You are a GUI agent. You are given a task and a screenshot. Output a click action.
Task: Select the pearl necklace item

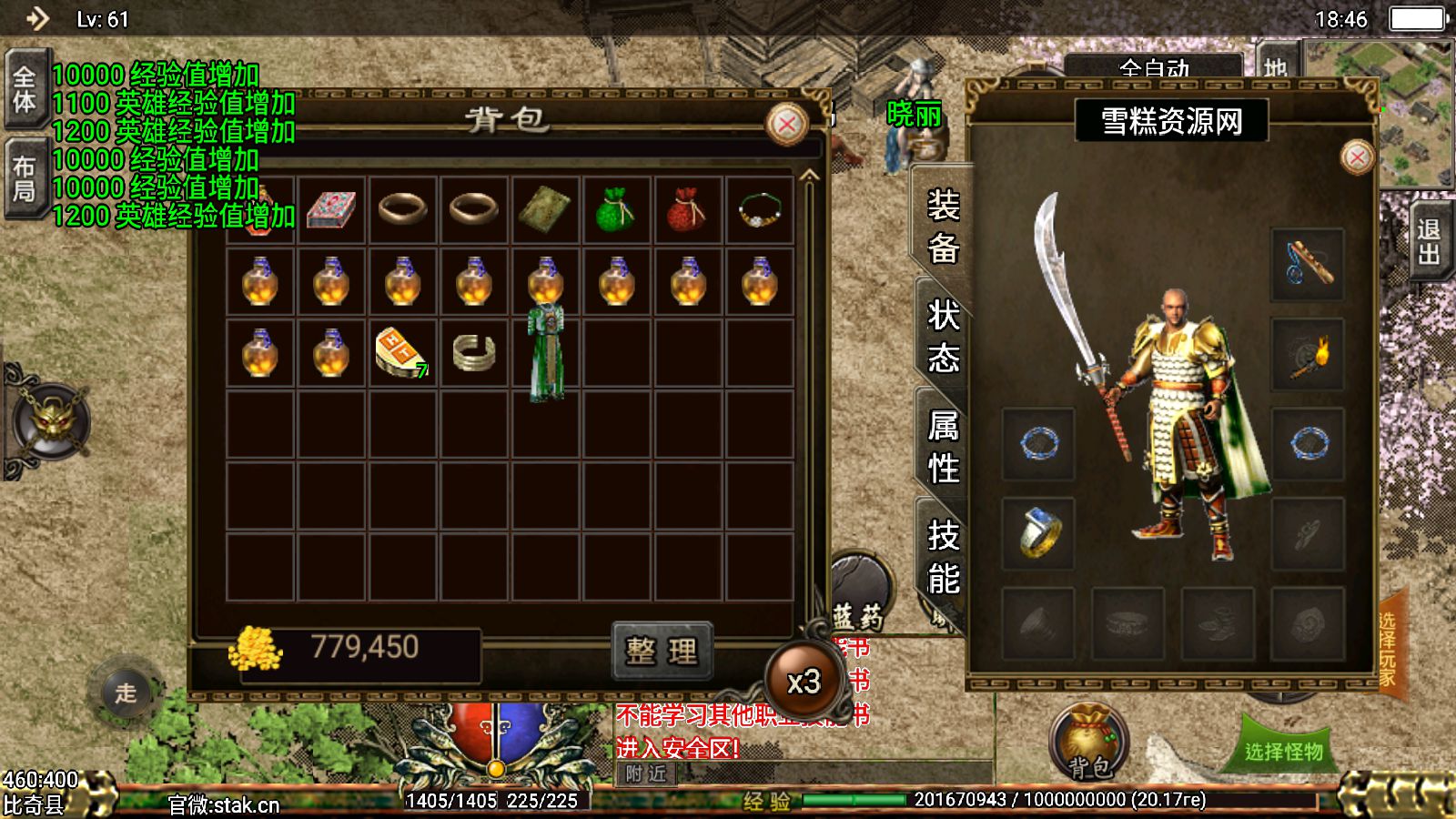coord(759,209)
